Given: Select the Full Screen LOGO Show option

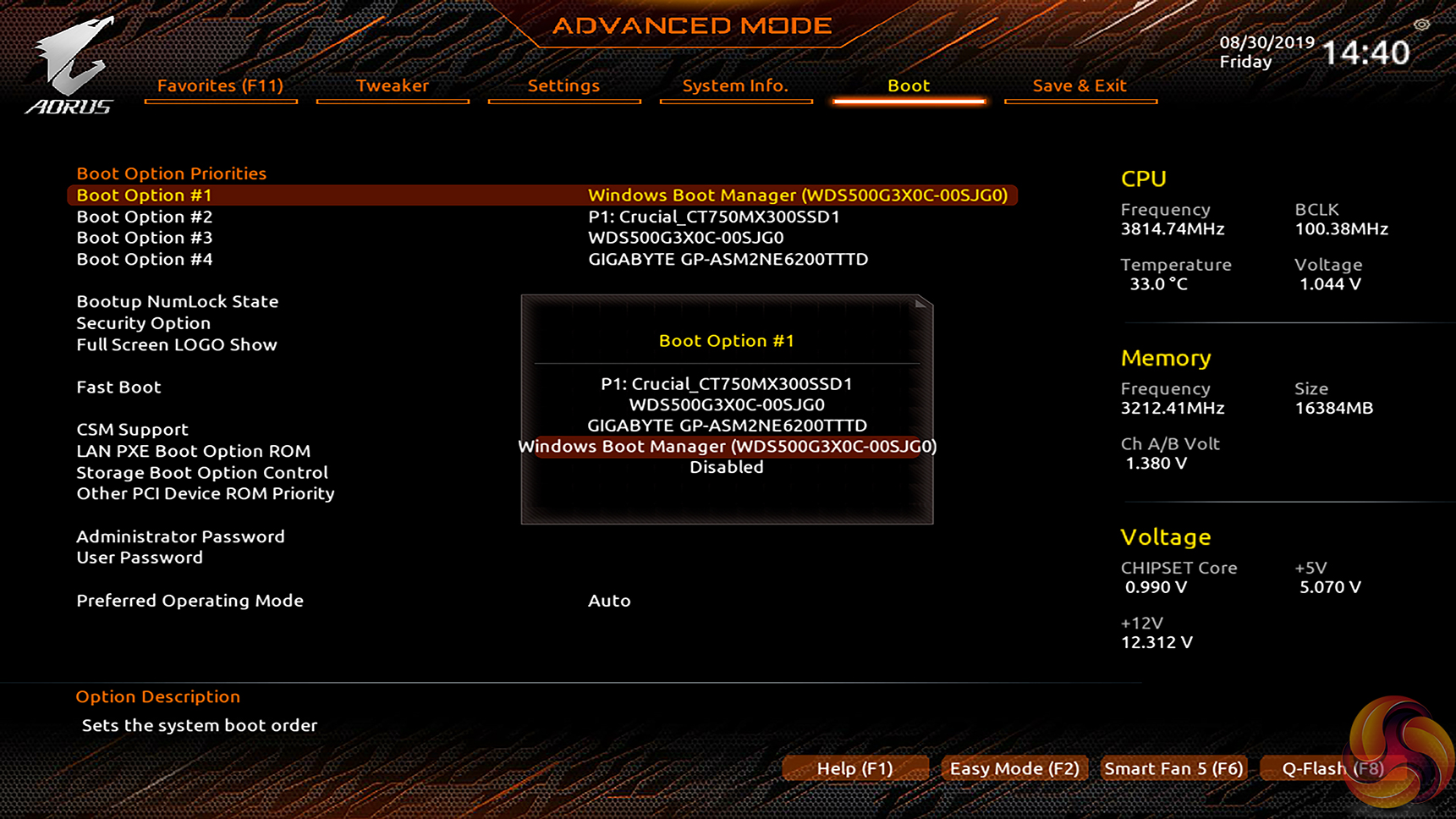Looking at the screenshot, I should click(177, 344).
